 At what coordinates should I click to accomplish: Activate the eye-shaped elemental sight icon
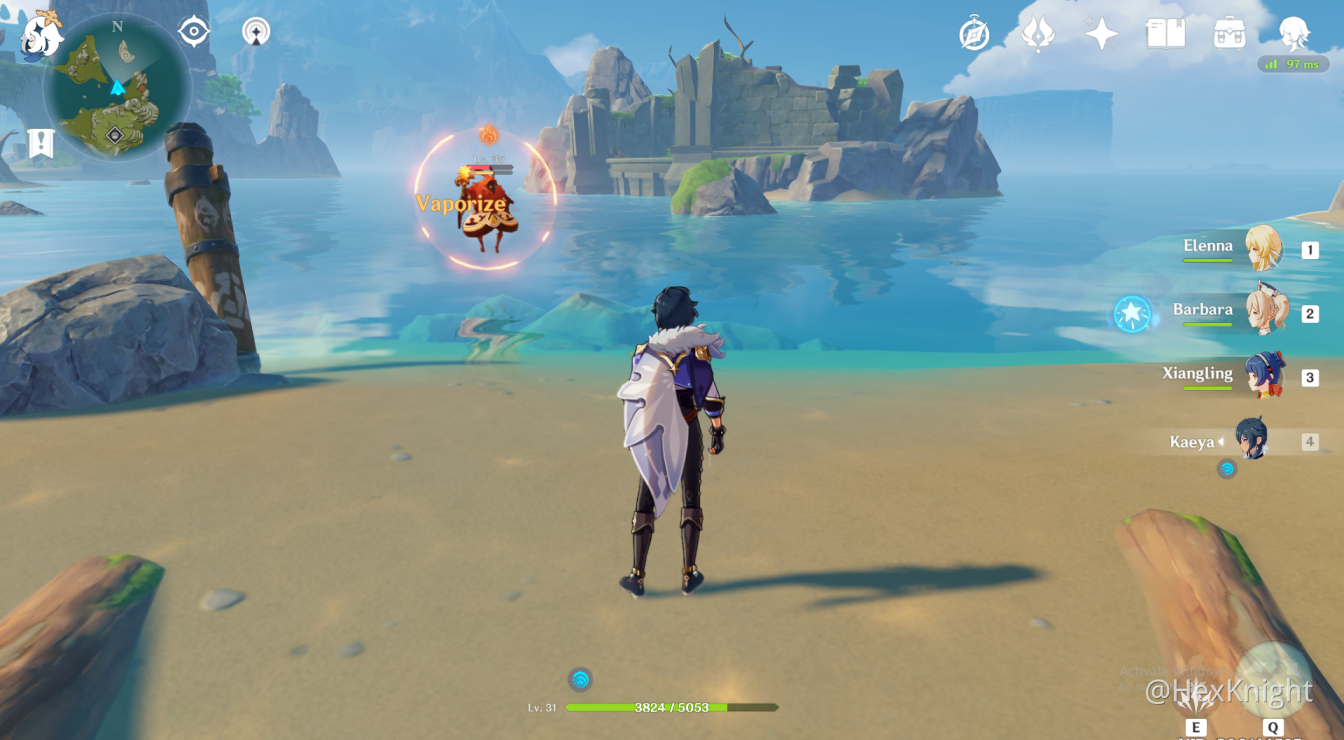pyautogui.click(x=193, y=32)
